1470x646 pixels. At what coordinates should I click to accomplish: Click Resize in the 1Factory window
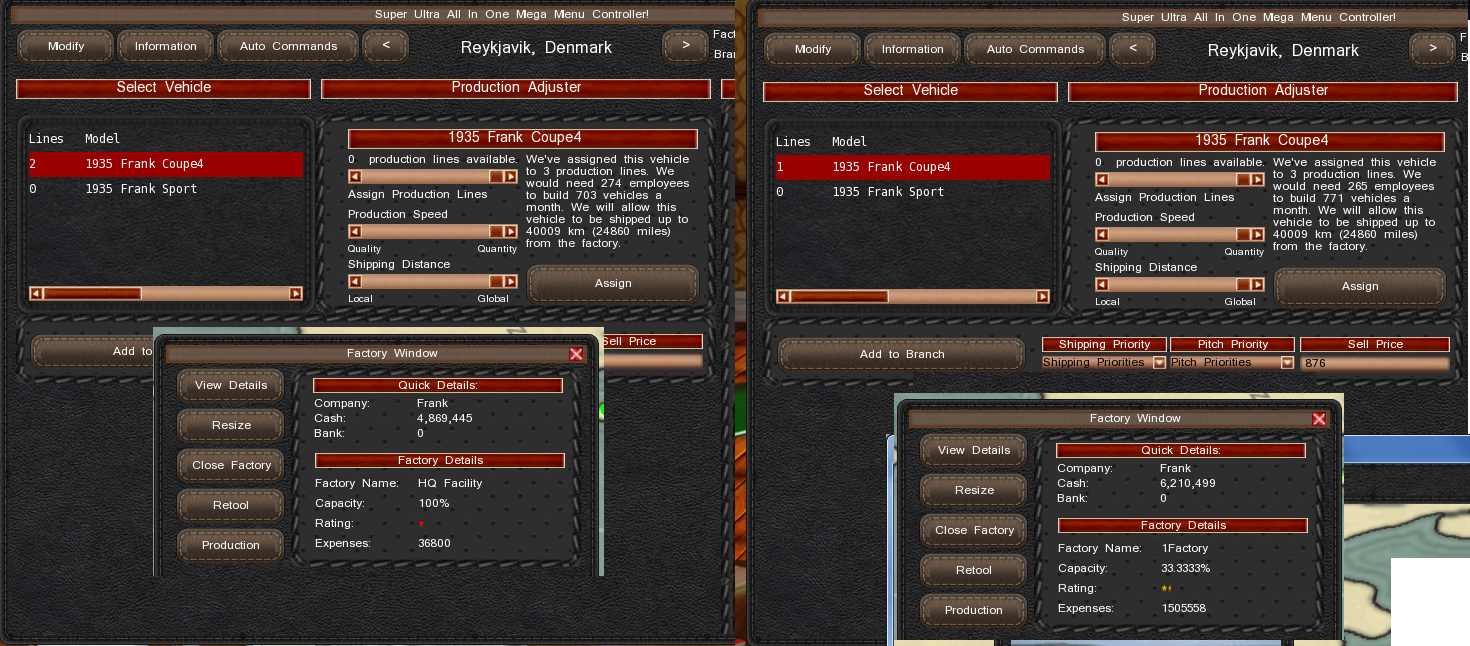point(973,490)
